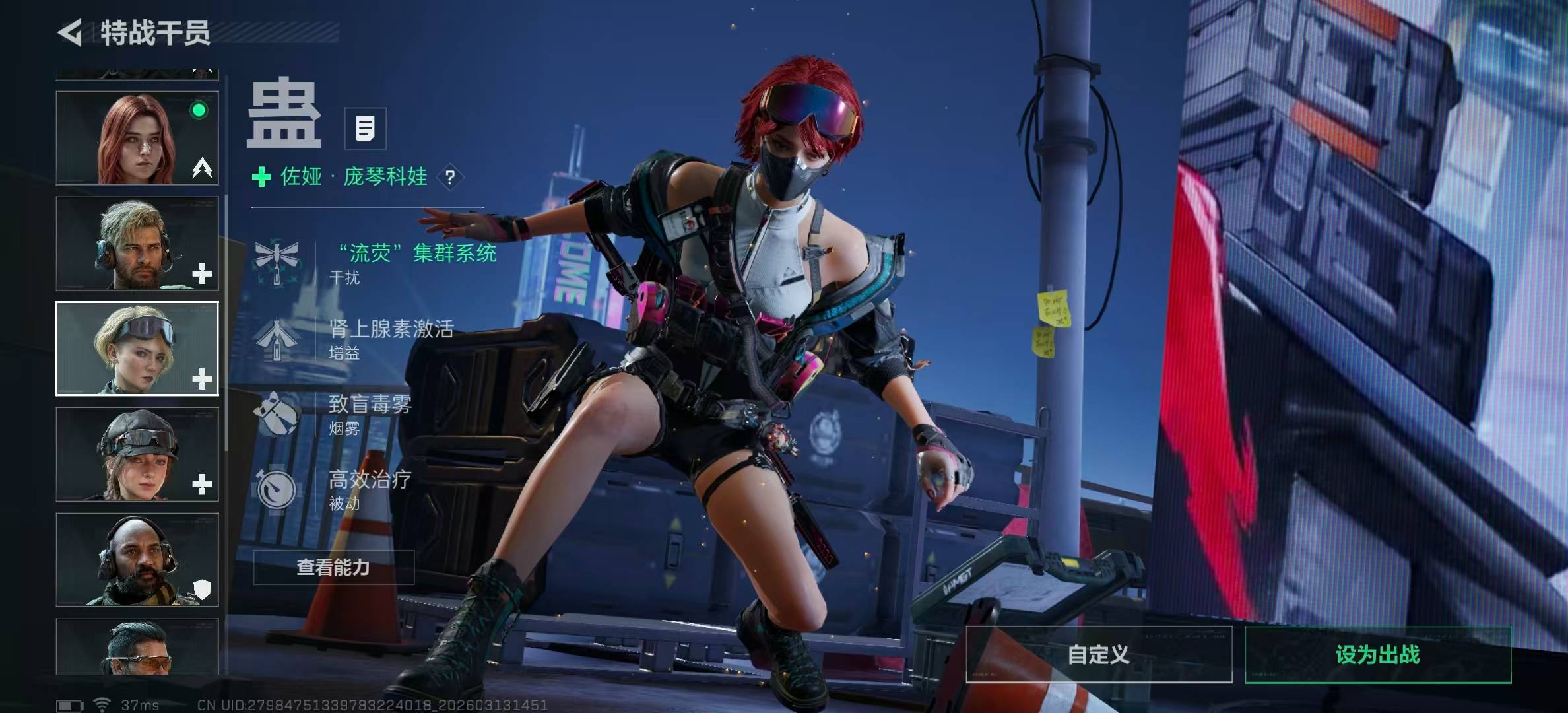Image resolution: width=1568 pixels, height=713 pixels.
Task: View the “流荧”集群系统 ability
Action: pos(416,261)
